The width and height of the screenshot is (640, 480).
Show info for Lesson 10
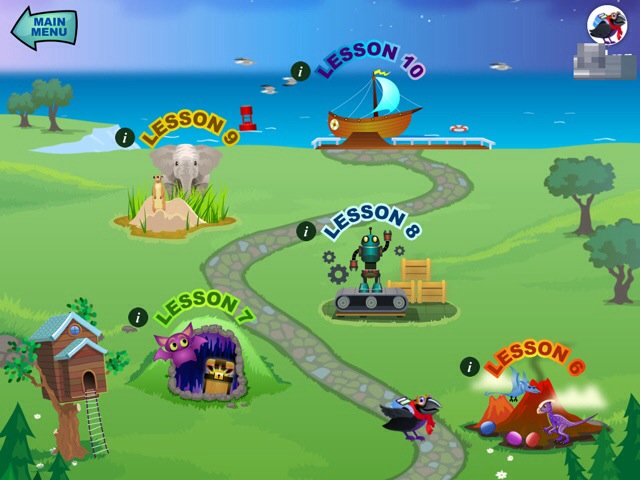click(x=299, y=71)
